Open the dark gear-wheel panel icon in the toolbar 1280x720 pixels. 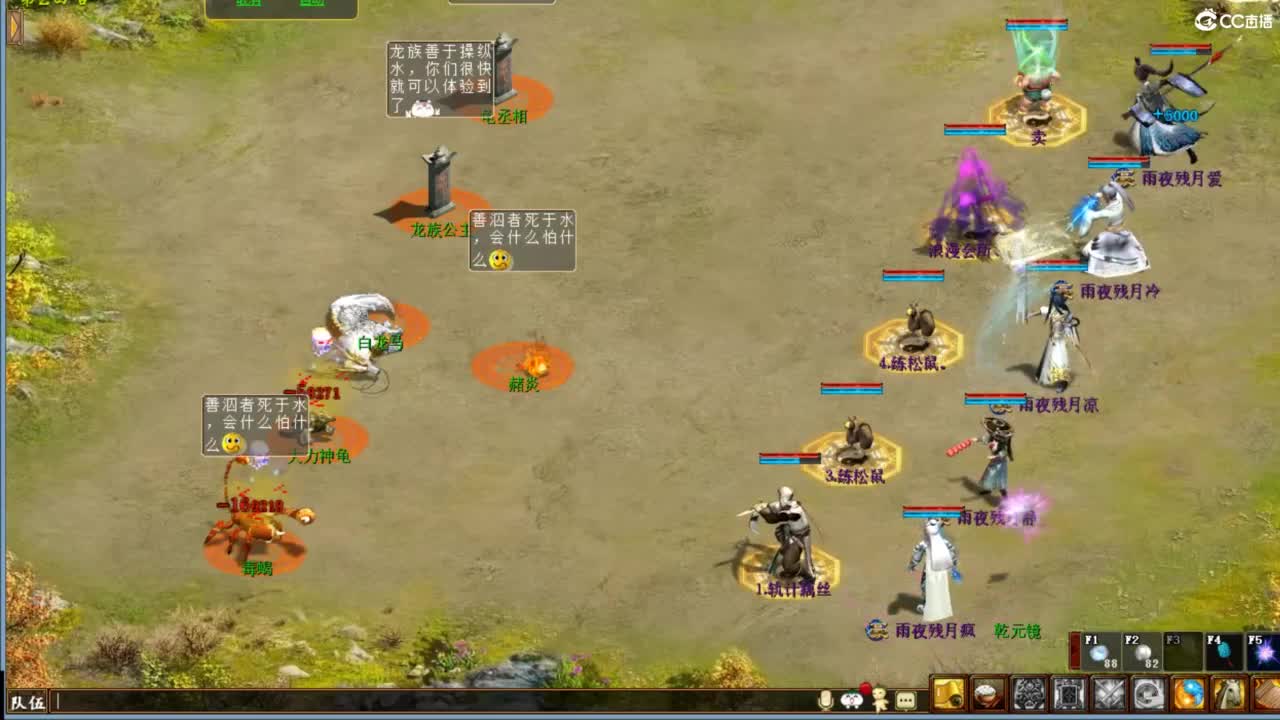(1029, 694)
